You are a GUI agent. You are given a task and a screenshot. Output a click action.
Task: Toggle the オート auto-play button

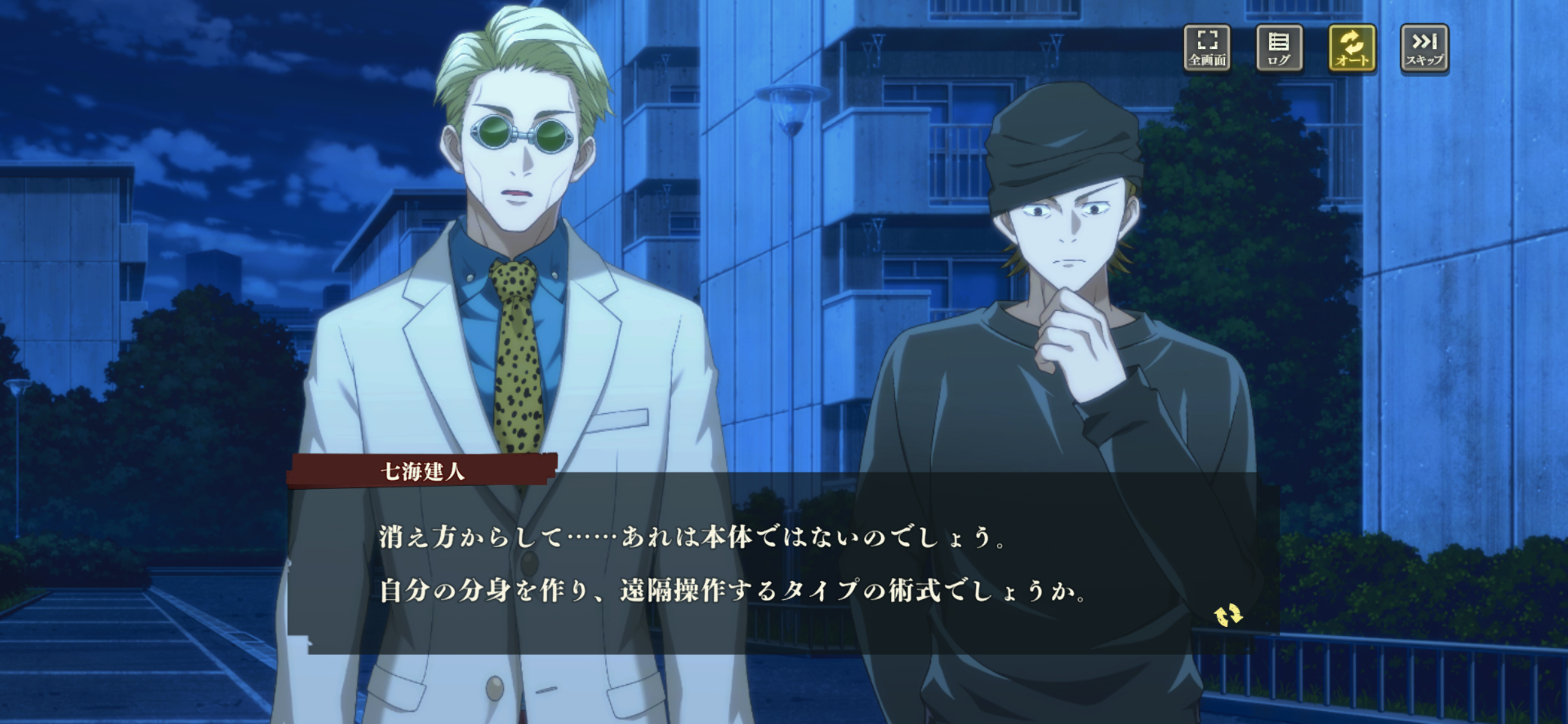(1352, 48)
